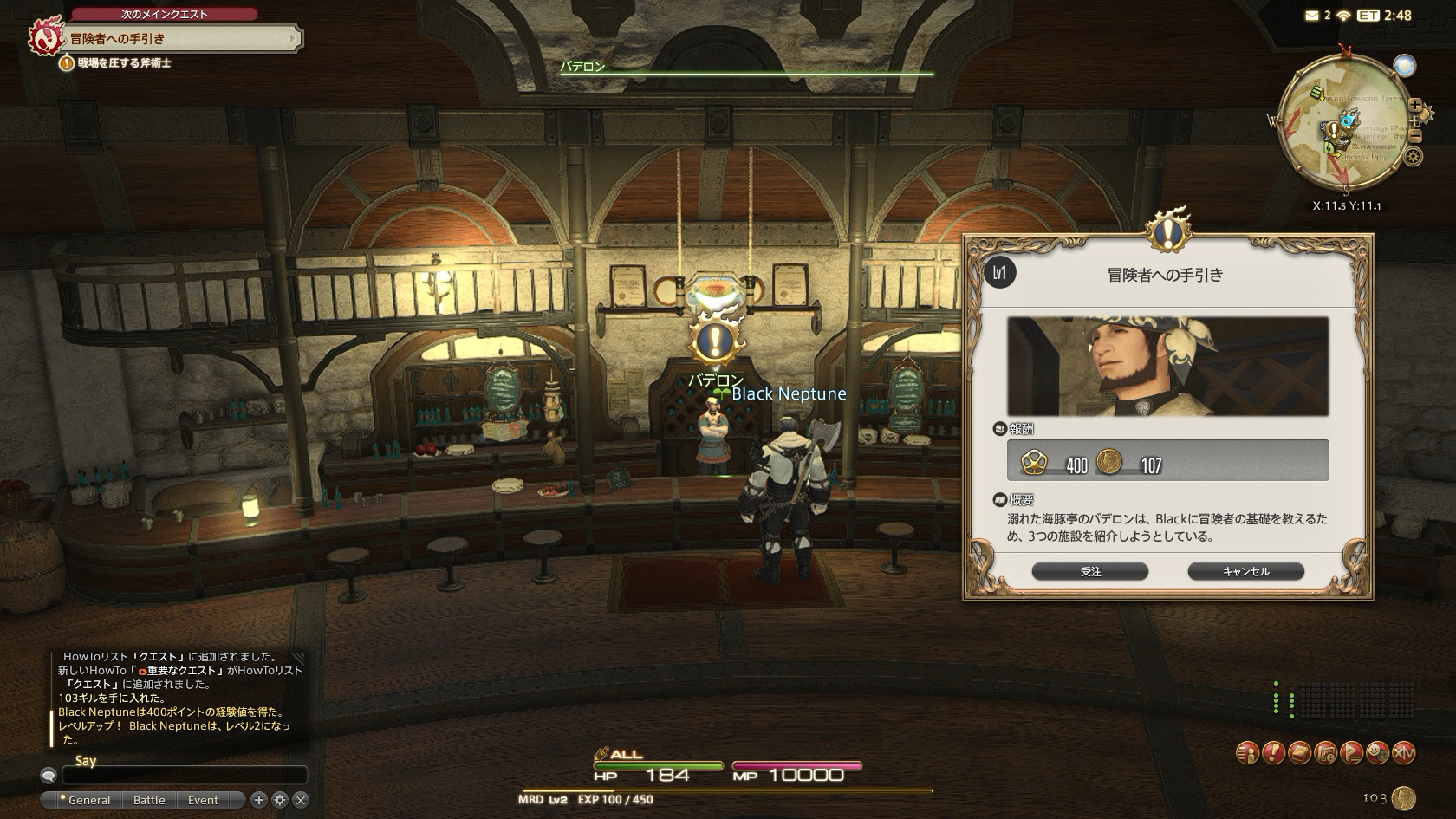Focus the Say chat input box
Screen dimensions: 1456x819
(184, 776)
